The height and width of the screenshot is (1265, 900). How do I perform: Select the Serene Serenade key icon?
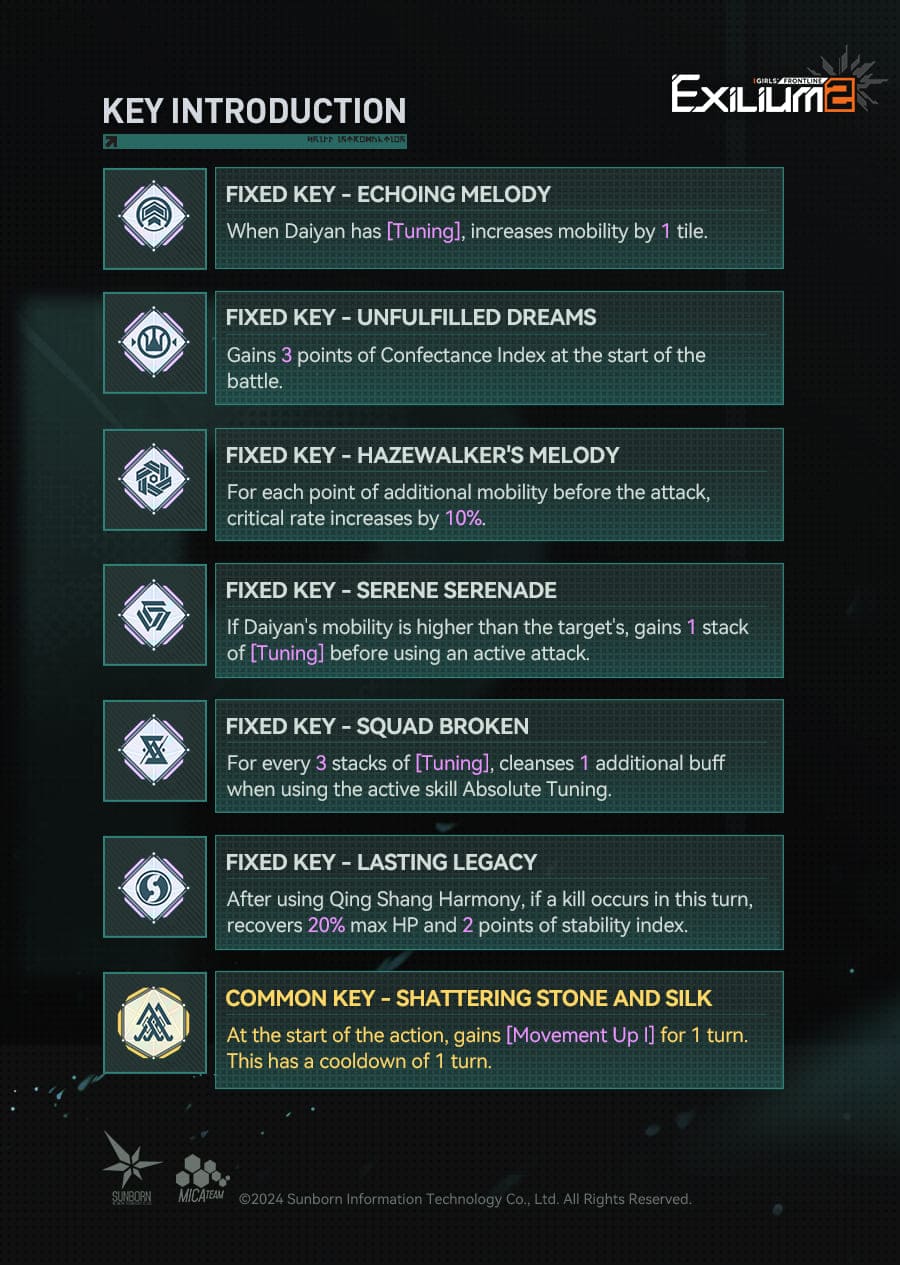tap(154, 614)
